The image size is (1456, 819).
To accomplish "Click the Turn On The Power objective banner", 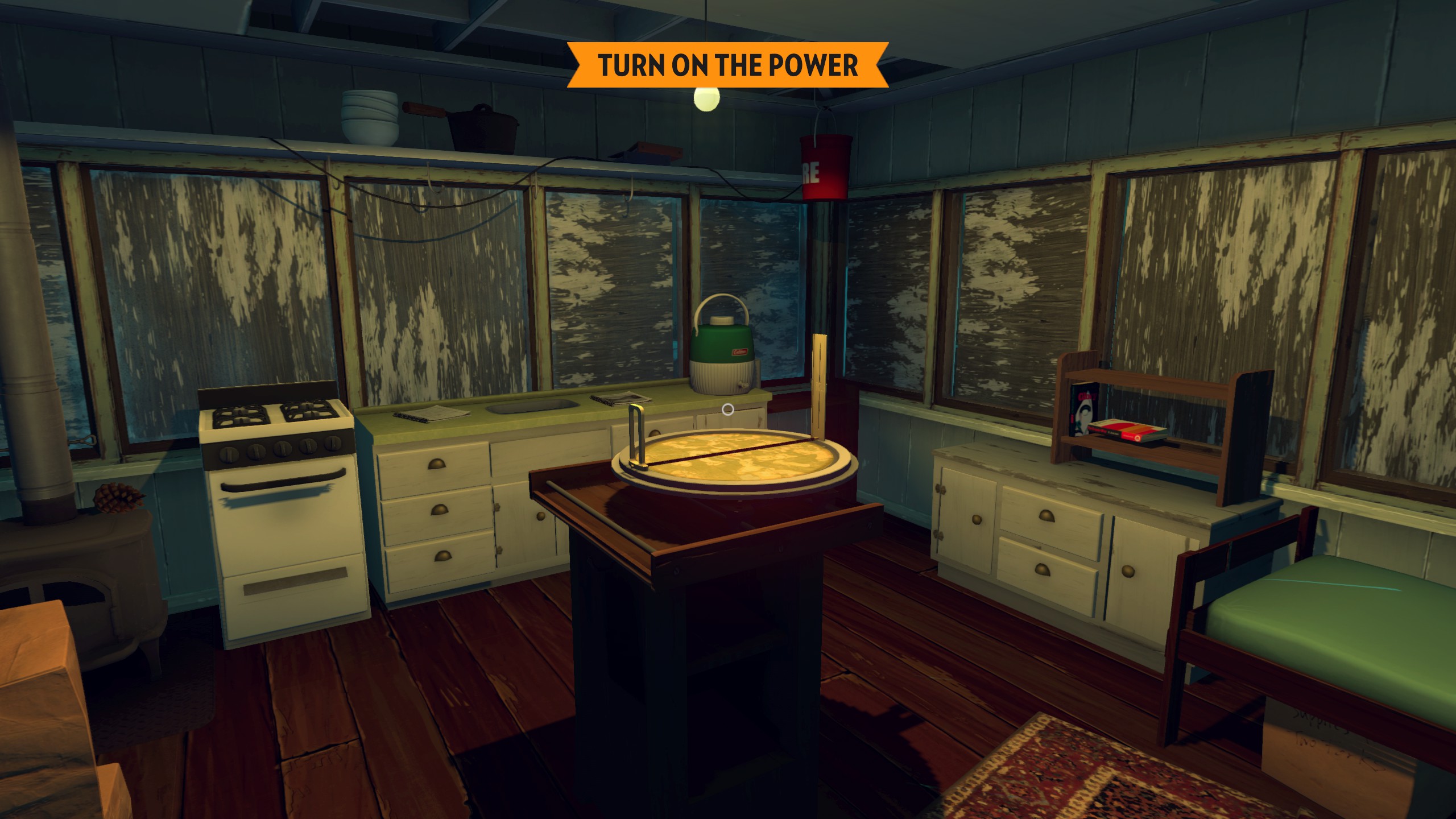I will 727,65.
